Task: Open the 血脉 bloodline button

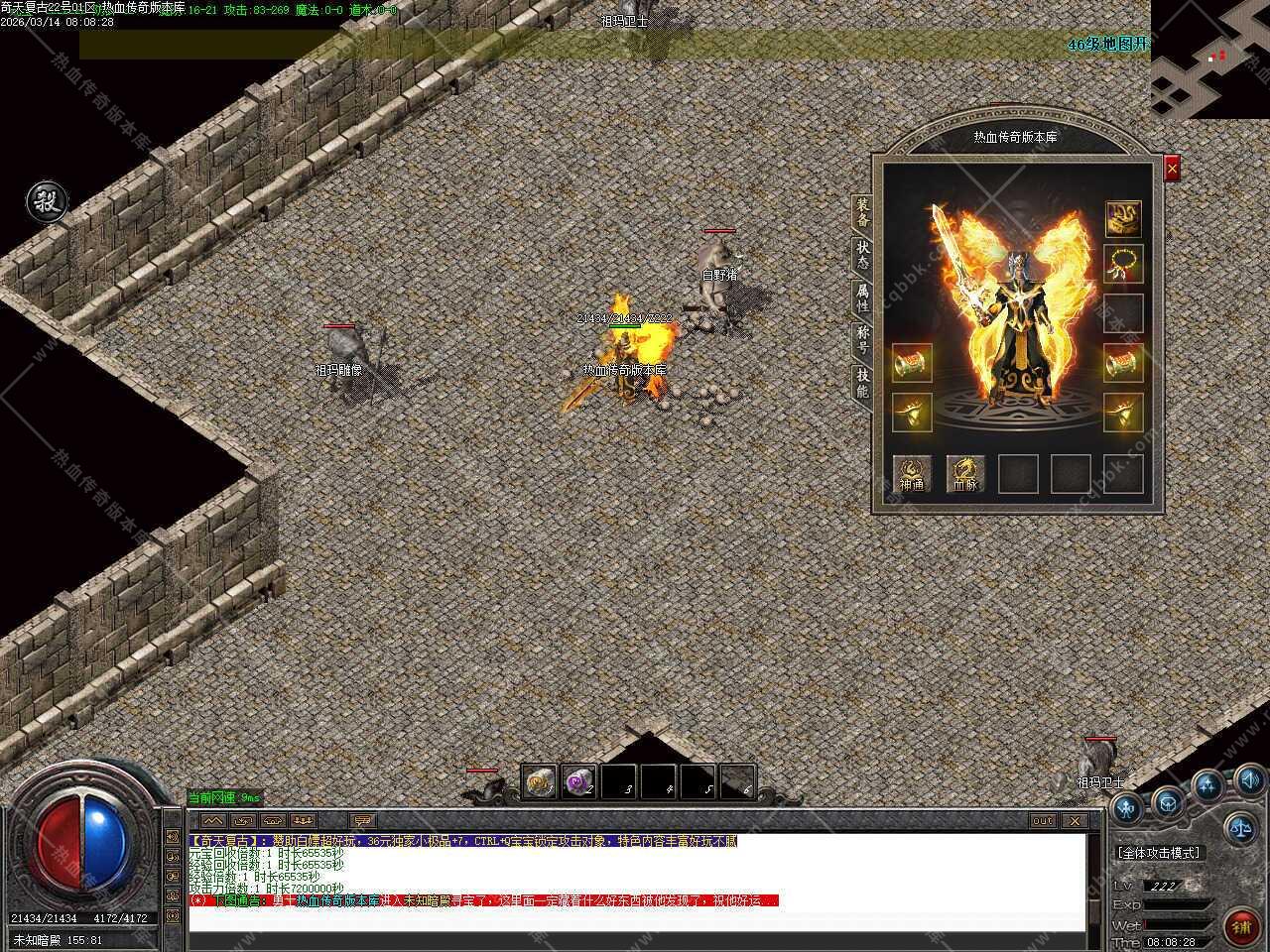Action: click(x=965, y=474)
